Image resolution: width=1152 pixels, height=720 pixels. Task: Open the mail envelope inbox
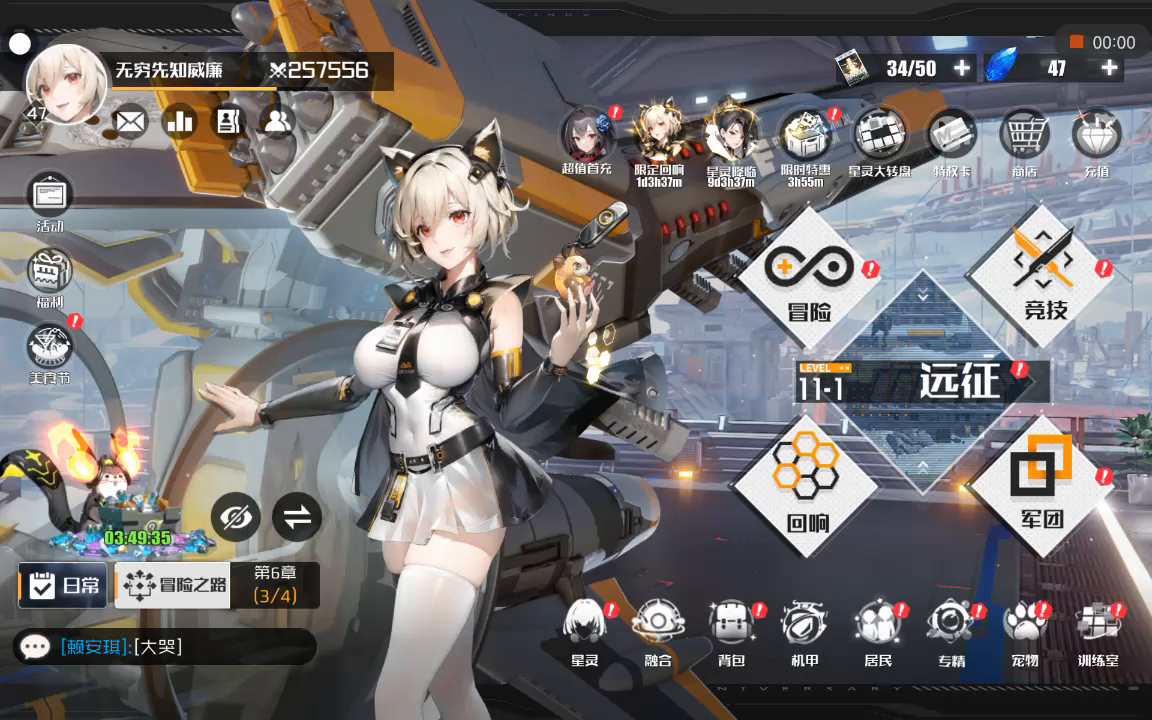[129, 122]
